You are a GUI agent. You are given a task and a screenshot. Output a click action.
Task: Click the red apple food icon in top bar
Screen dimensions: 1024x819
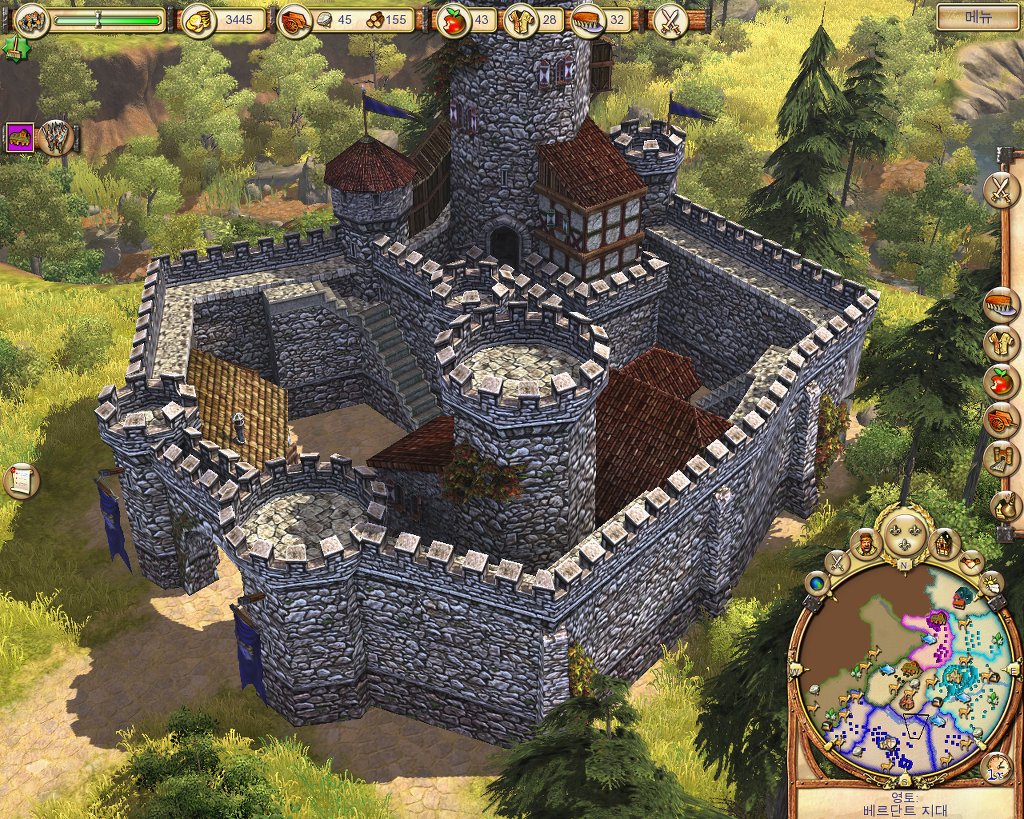click(x=454, y=20)
